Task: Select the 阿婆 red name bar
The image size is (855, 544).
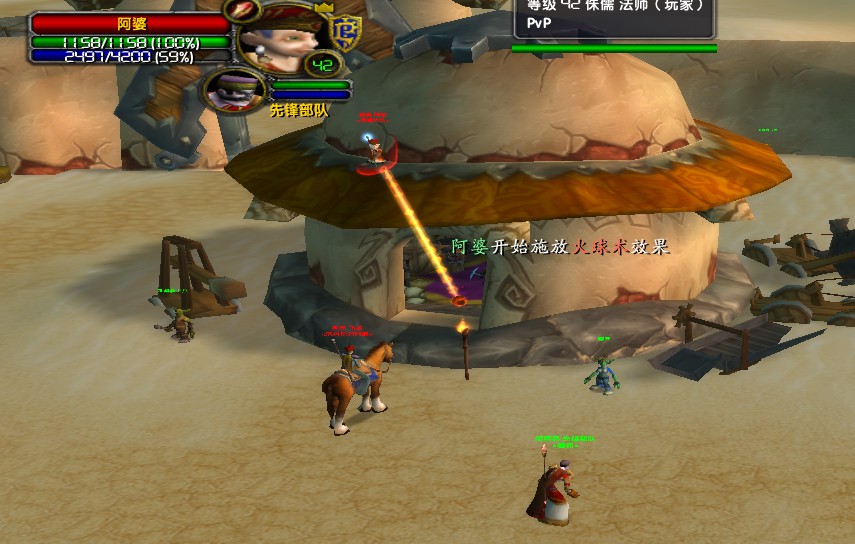Action: coord(131,23)
